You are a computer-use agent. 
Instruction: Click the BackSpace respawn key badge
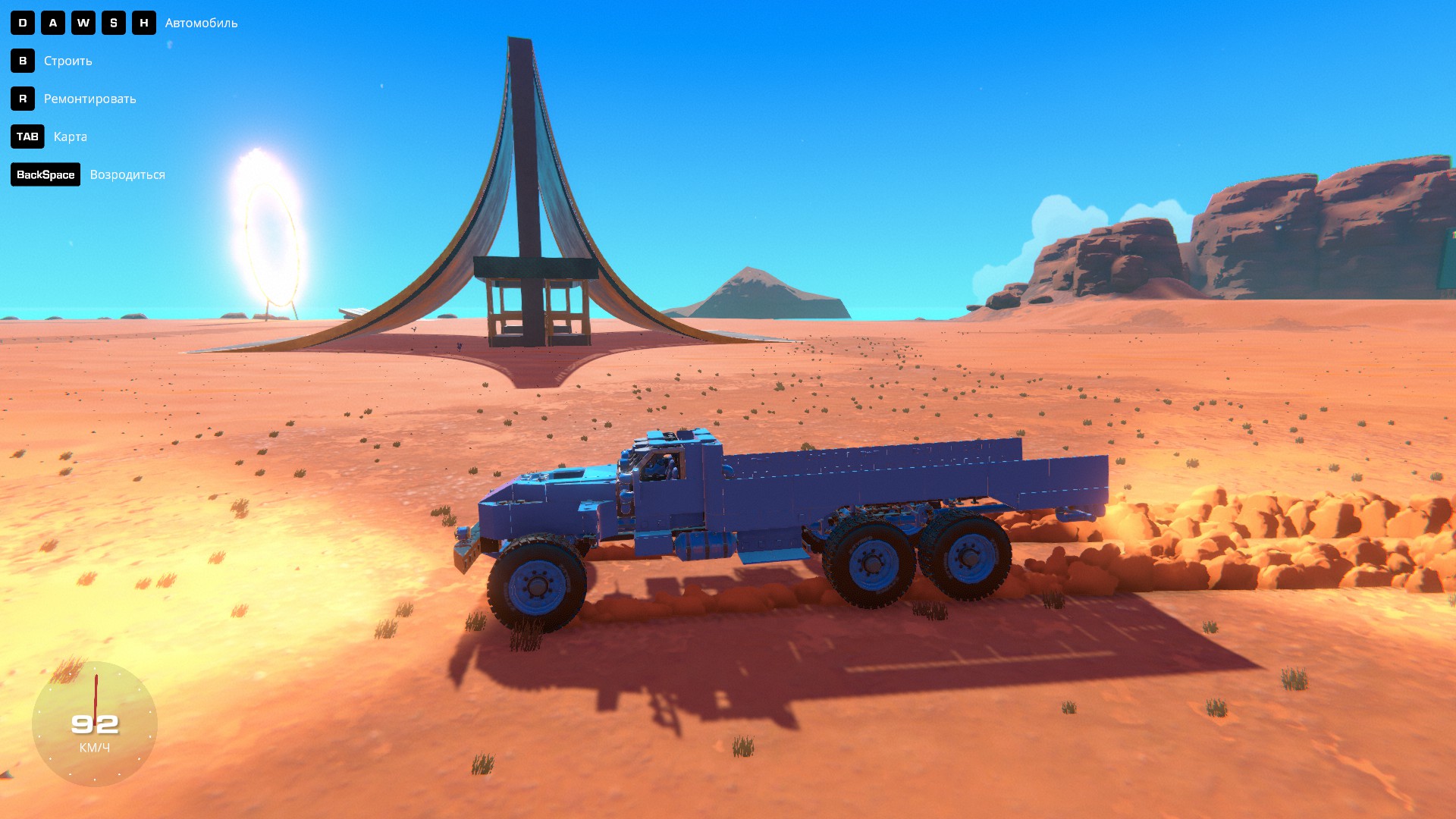point(45,174)
